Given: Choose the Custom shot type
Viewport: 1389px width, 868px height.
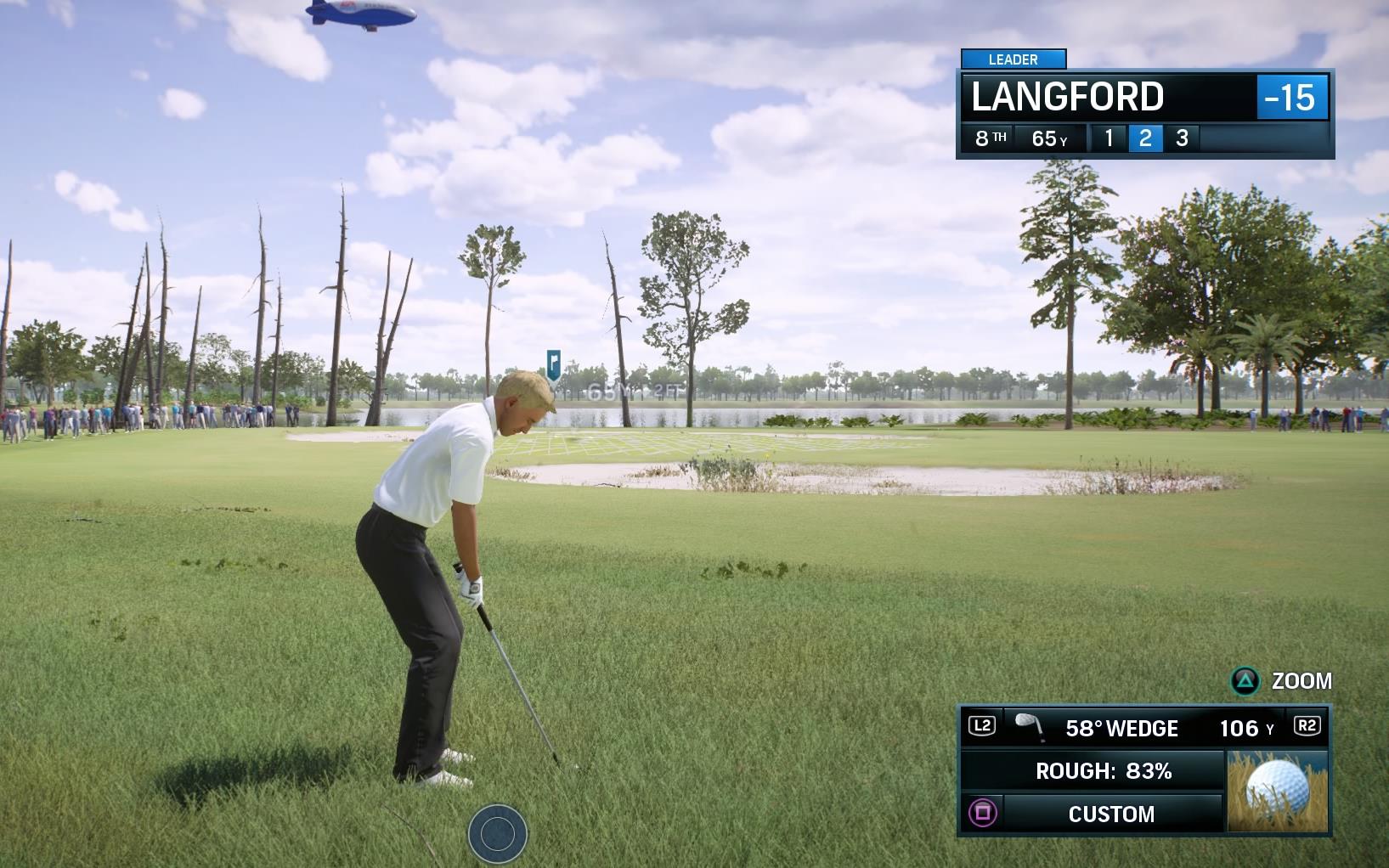Looking at the screenshot, I should 1110,814.
